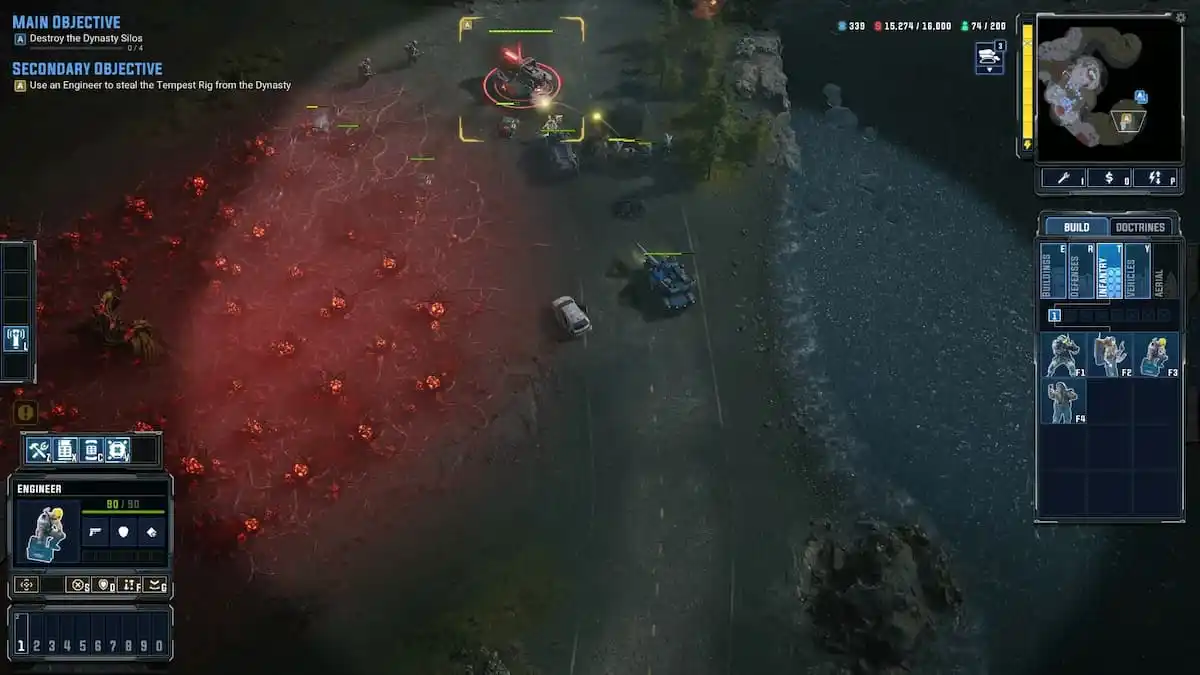Queue the infantry unit labeled F1

click(1062, 355)
